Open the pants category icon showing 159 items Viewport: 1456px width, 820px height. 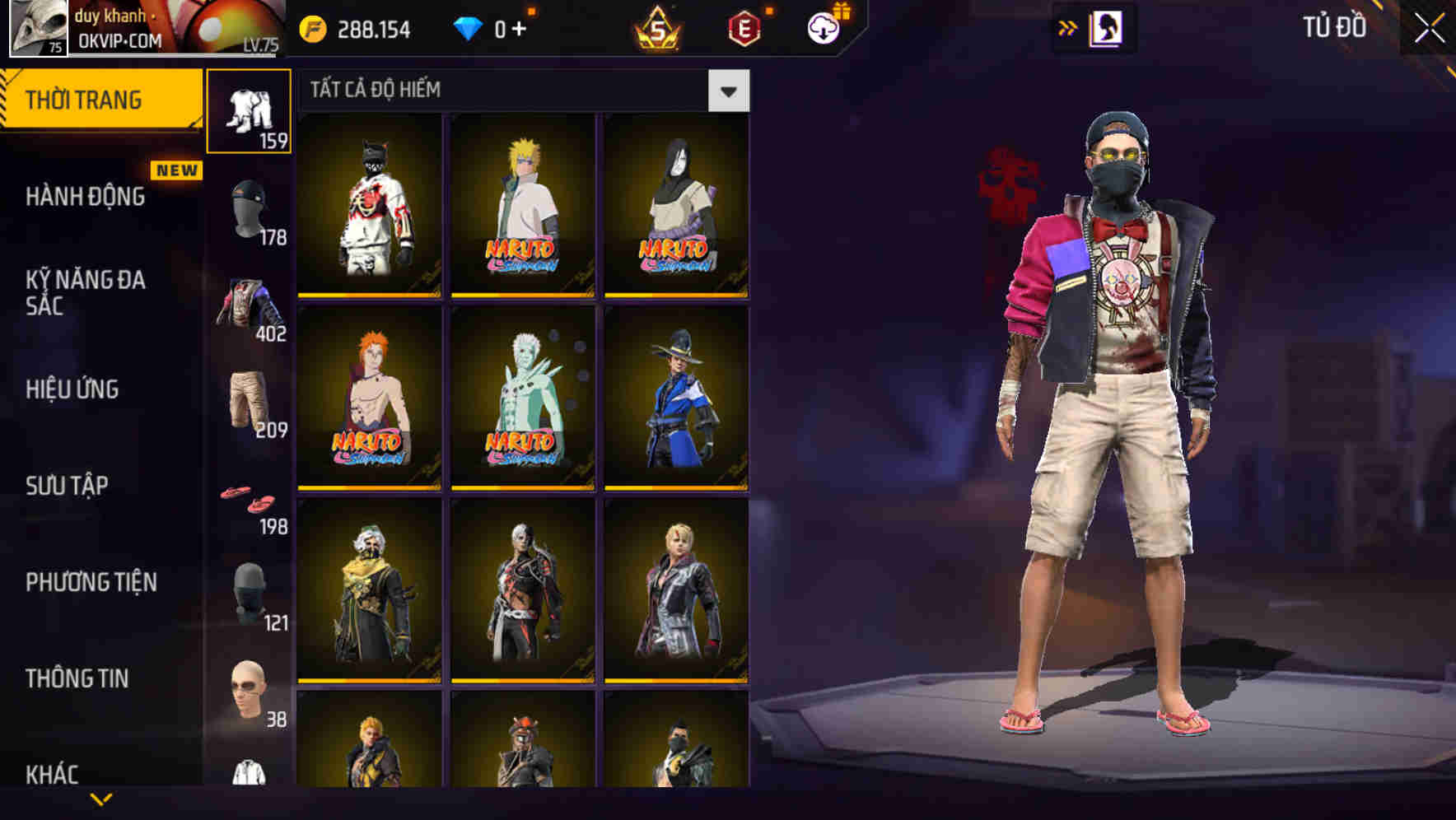click(x=250, y=111)
